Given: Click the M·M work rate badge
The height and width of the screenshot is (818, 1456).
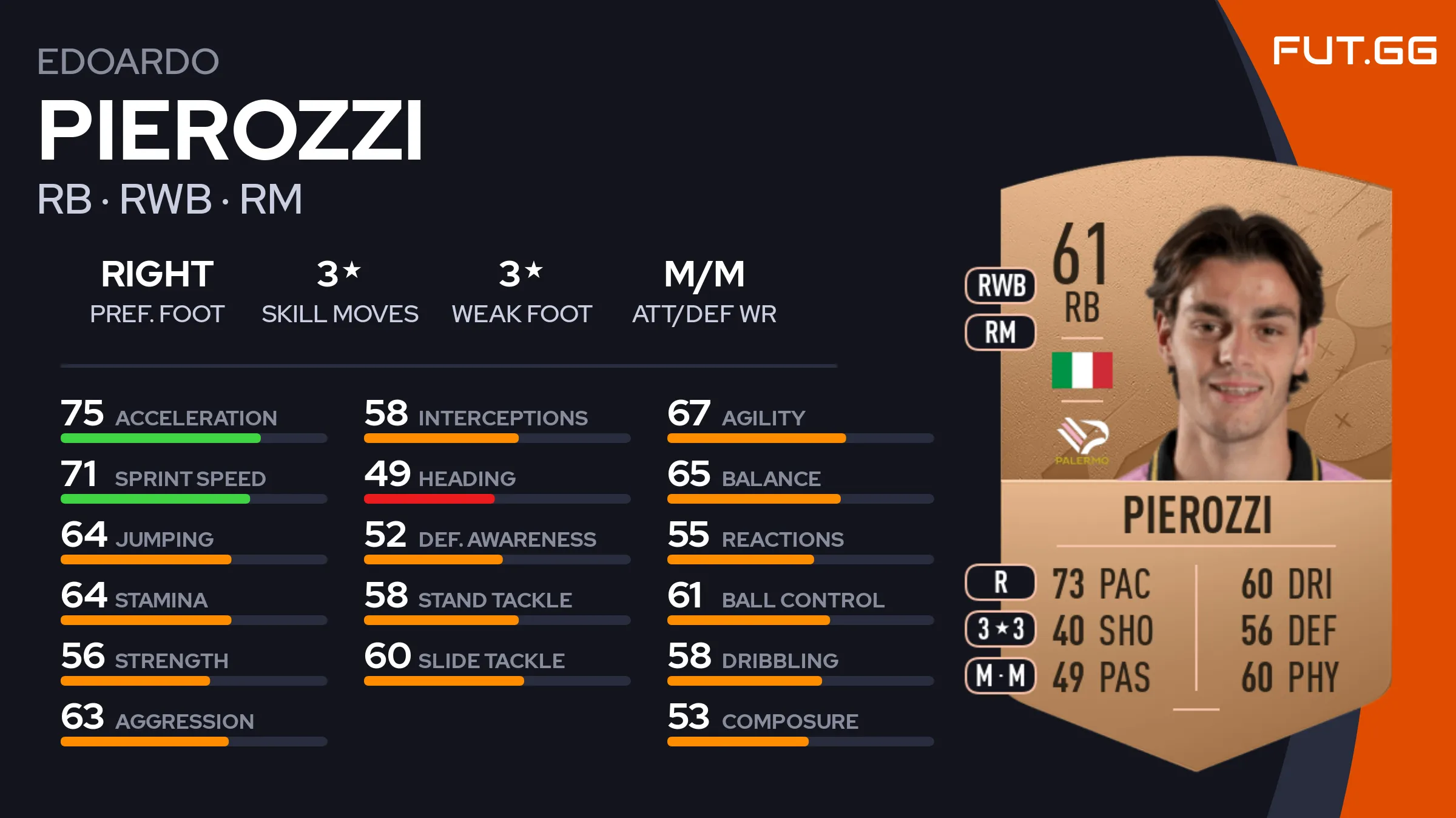Looking at the screenshot, I should pos(1000,675).
